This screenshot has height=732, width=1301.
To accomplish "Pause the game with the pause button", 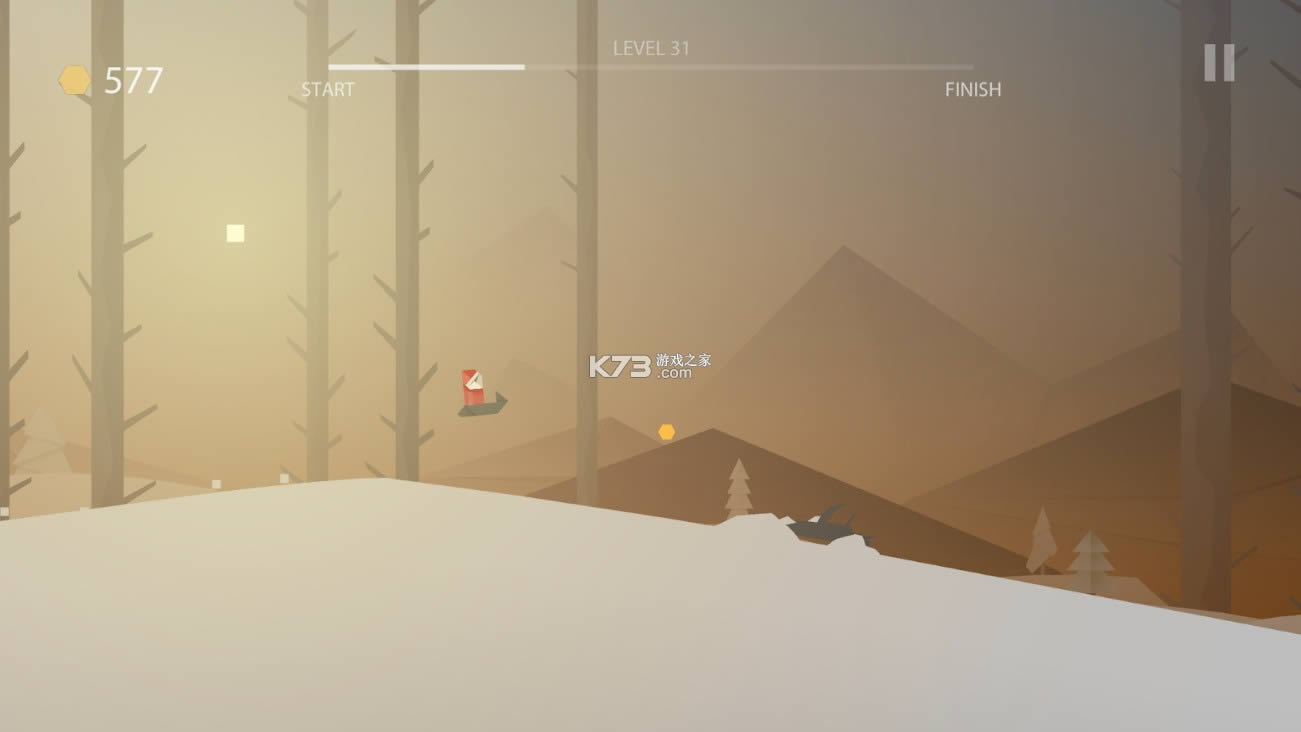I will (x=1218, y=63).
